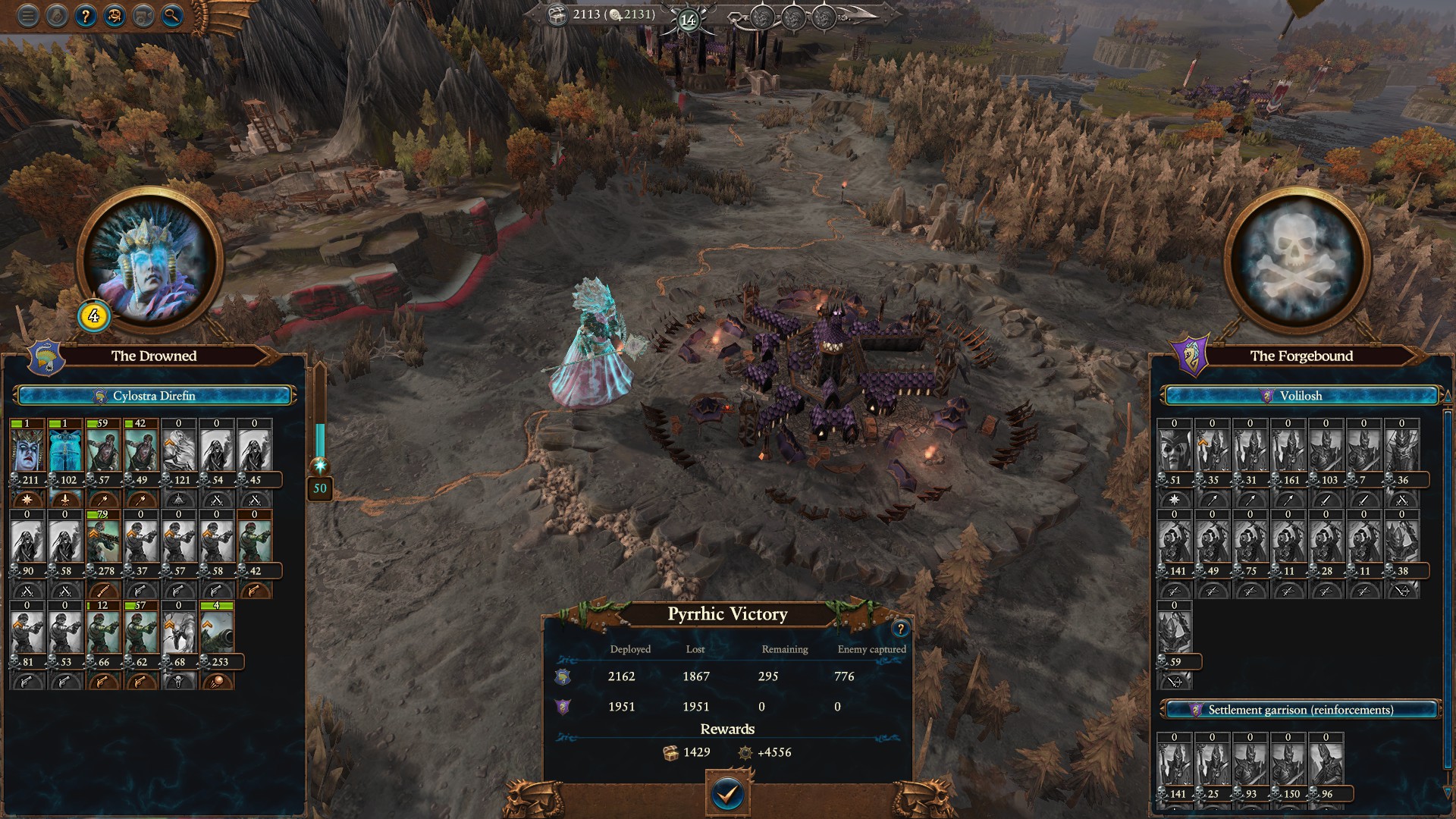Open help for the Pyrrhic Victory panel
This screenshot has width=1456, height=819.
click(900, 629)
